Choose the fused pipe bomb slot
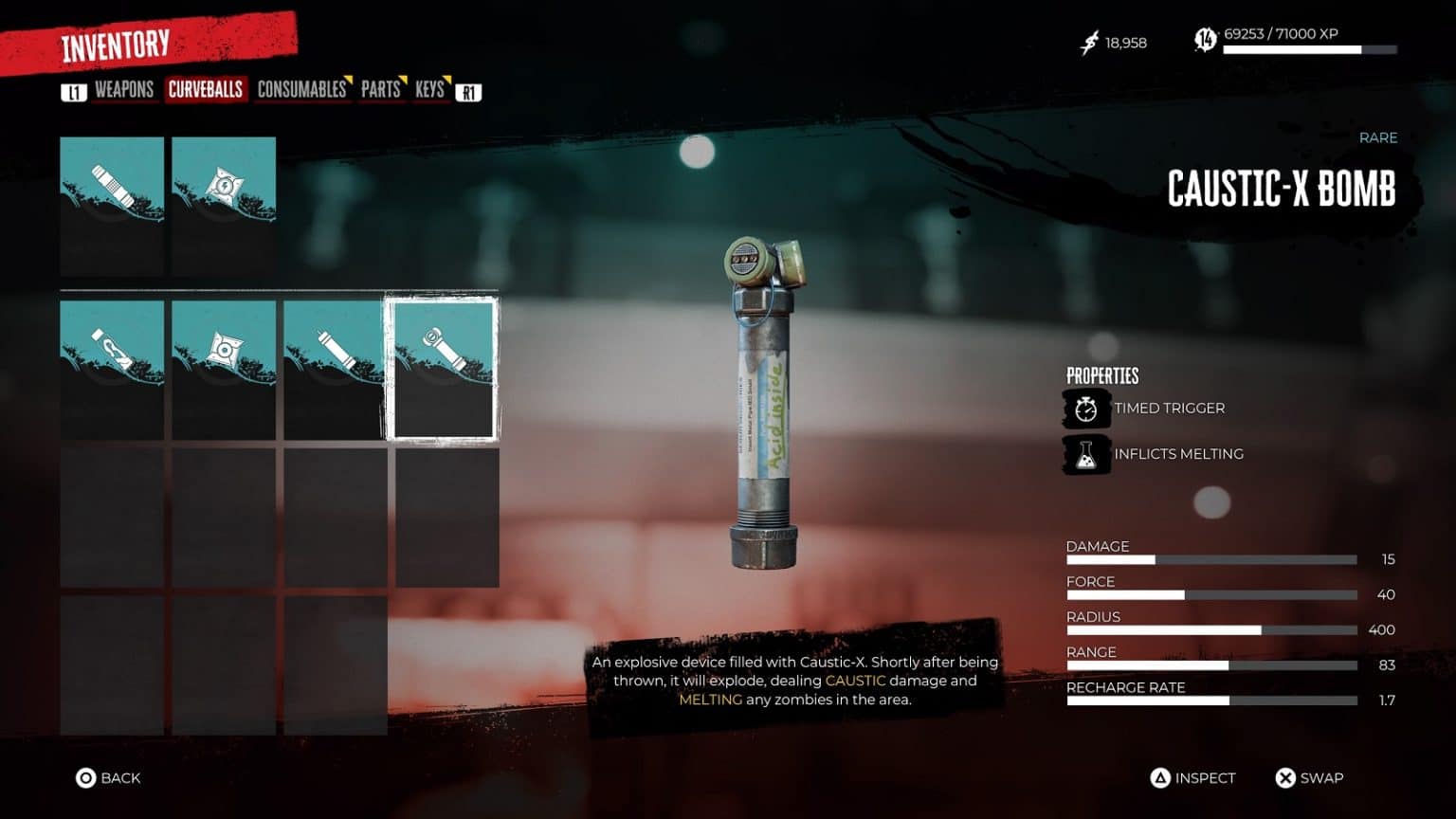The image size is (1456, 819). (336, 370)
